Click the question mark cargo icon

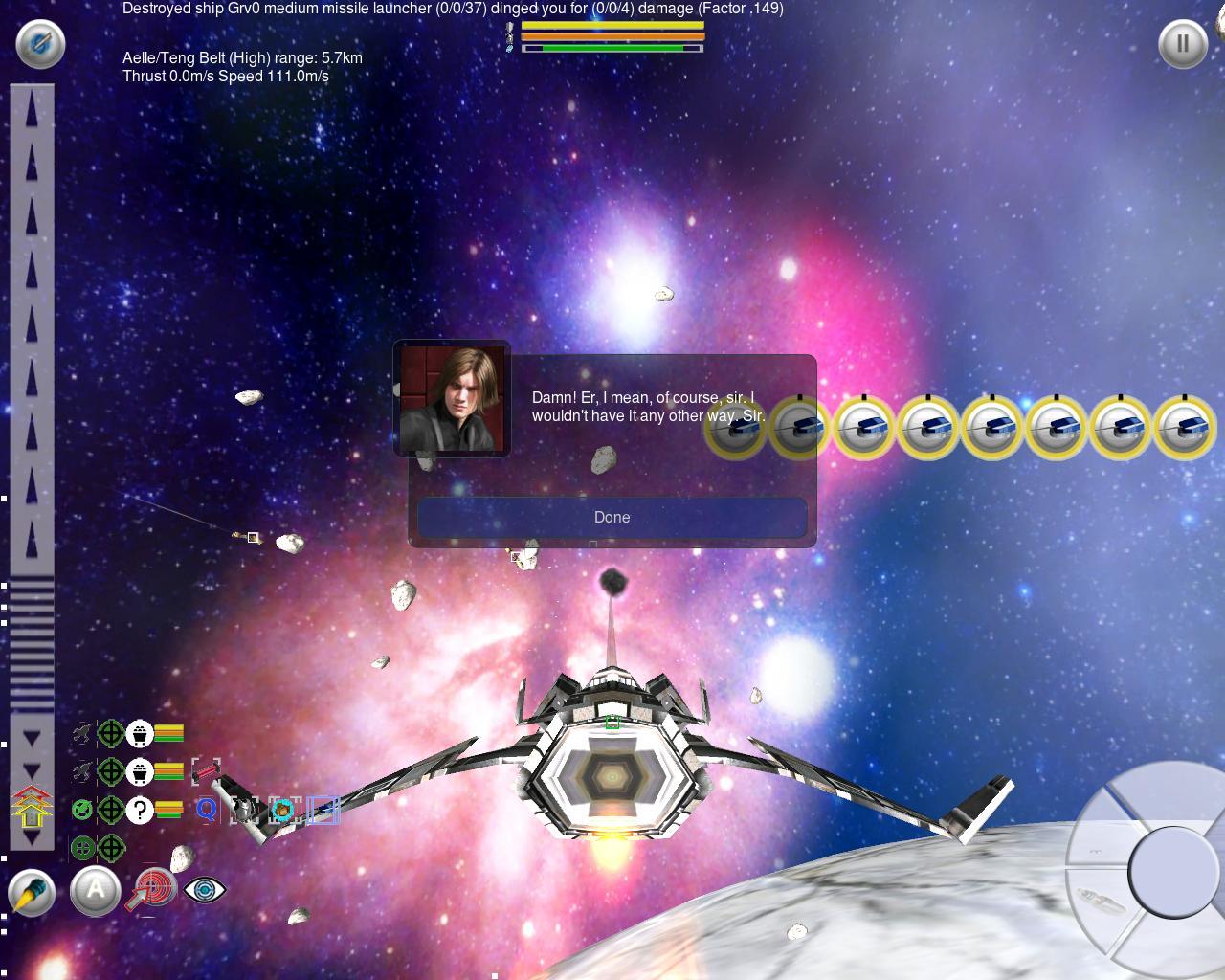coord(140,810)
